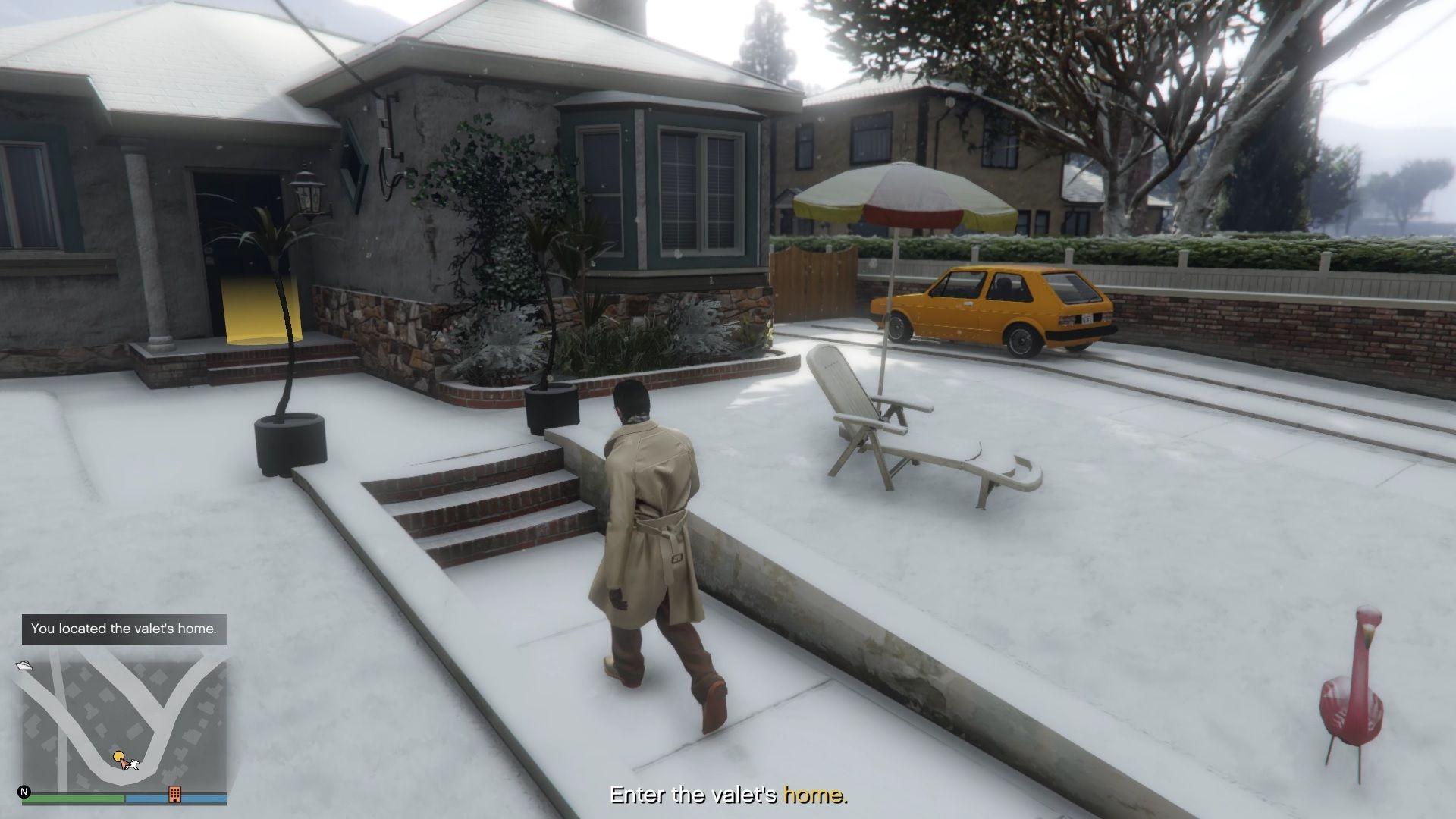
Task: Click the white player arrow on minimap
Action: tap(124, 766)
